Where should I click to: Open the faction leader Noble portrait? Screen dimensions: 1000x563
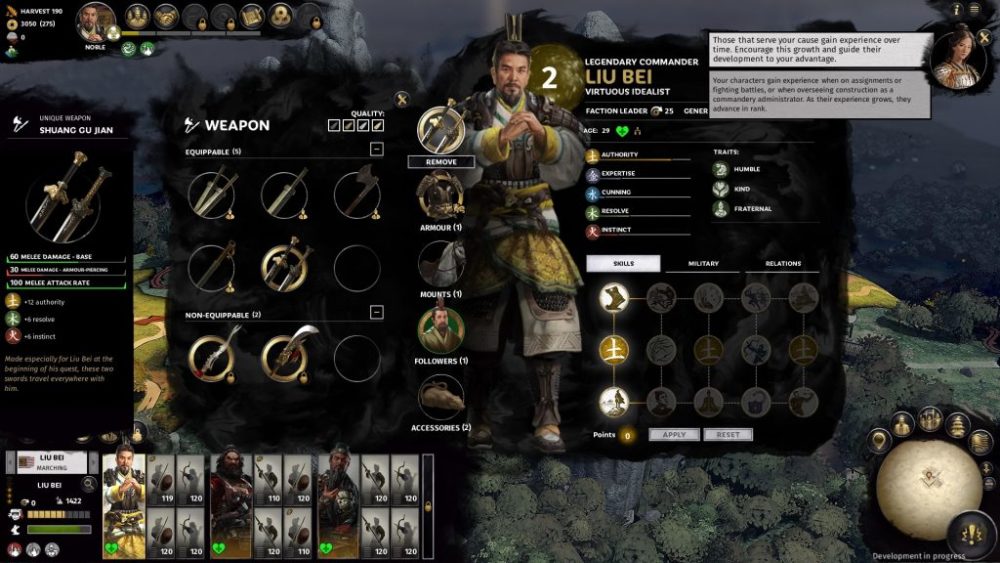click(96, 22)
